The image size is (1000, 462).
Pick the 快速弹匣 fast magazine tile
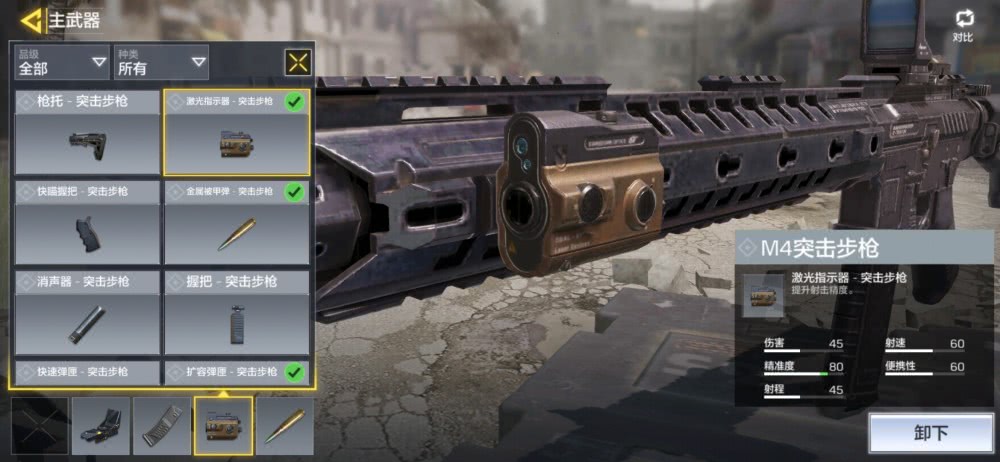pyautogui.click(x=87, y=373)
